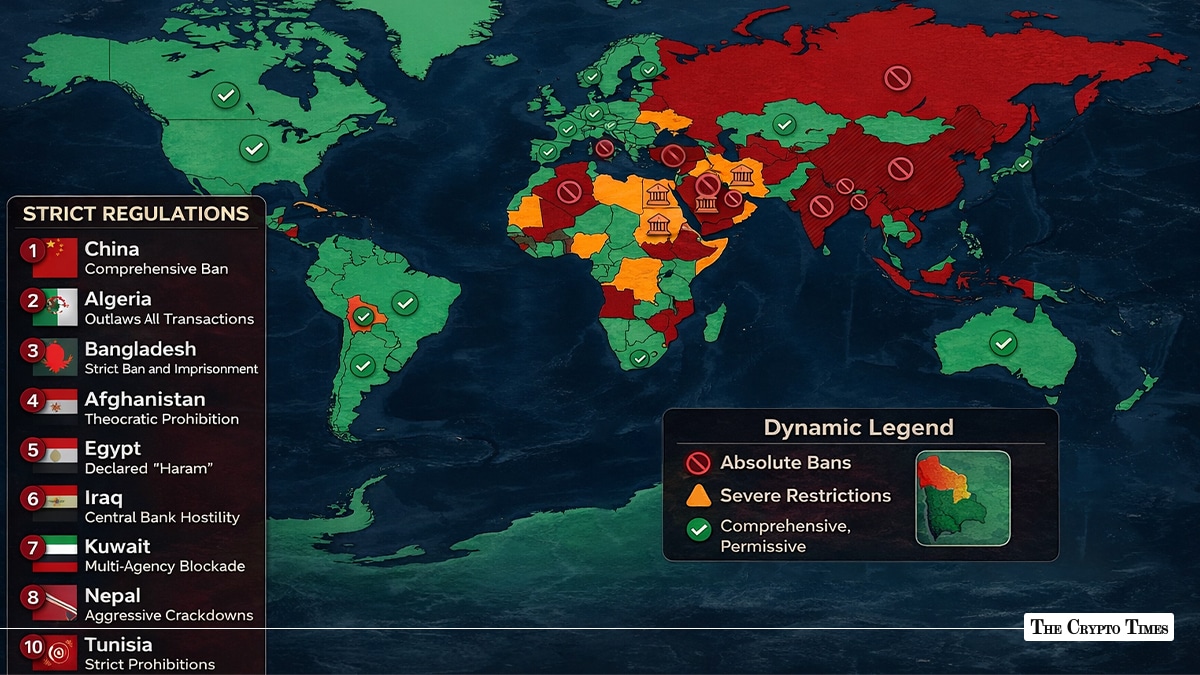Toggle the Severe Restrictions legend entry
This screenshot has height=675, width=1200.
tap(788, 496)
